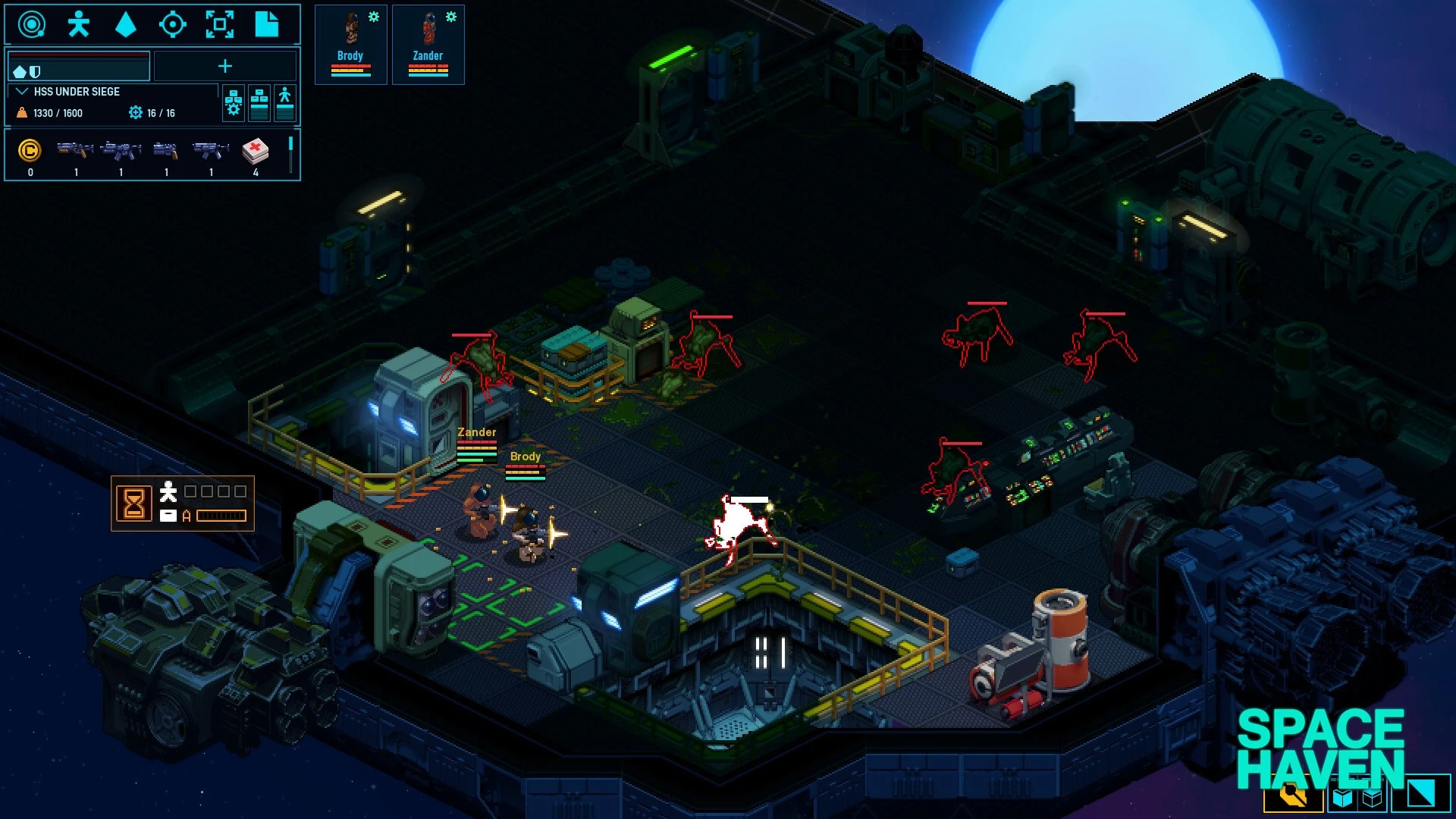Select the cyan droplet icon
Viewport: 1456px width, 819px height.
125,25
